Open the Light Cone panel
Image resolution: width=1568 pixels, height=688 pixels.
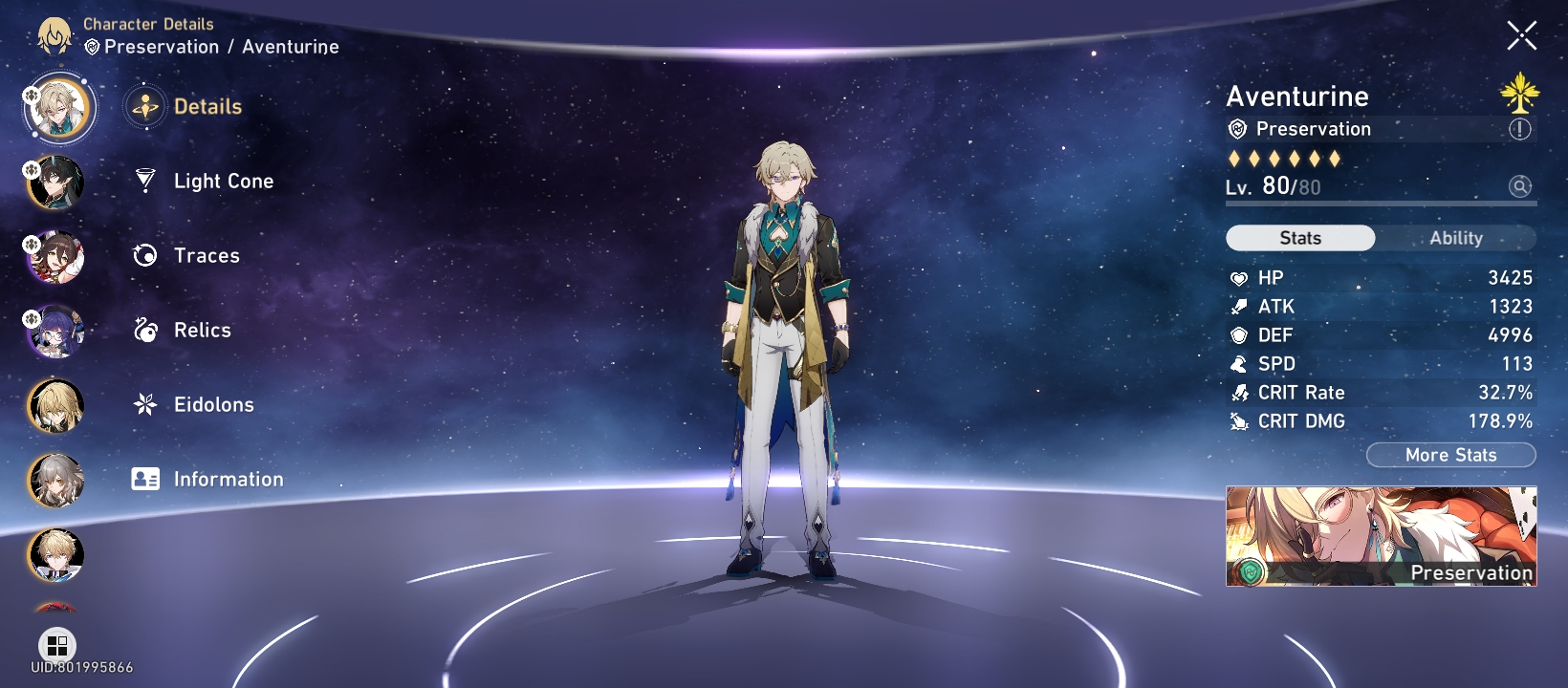223,181
